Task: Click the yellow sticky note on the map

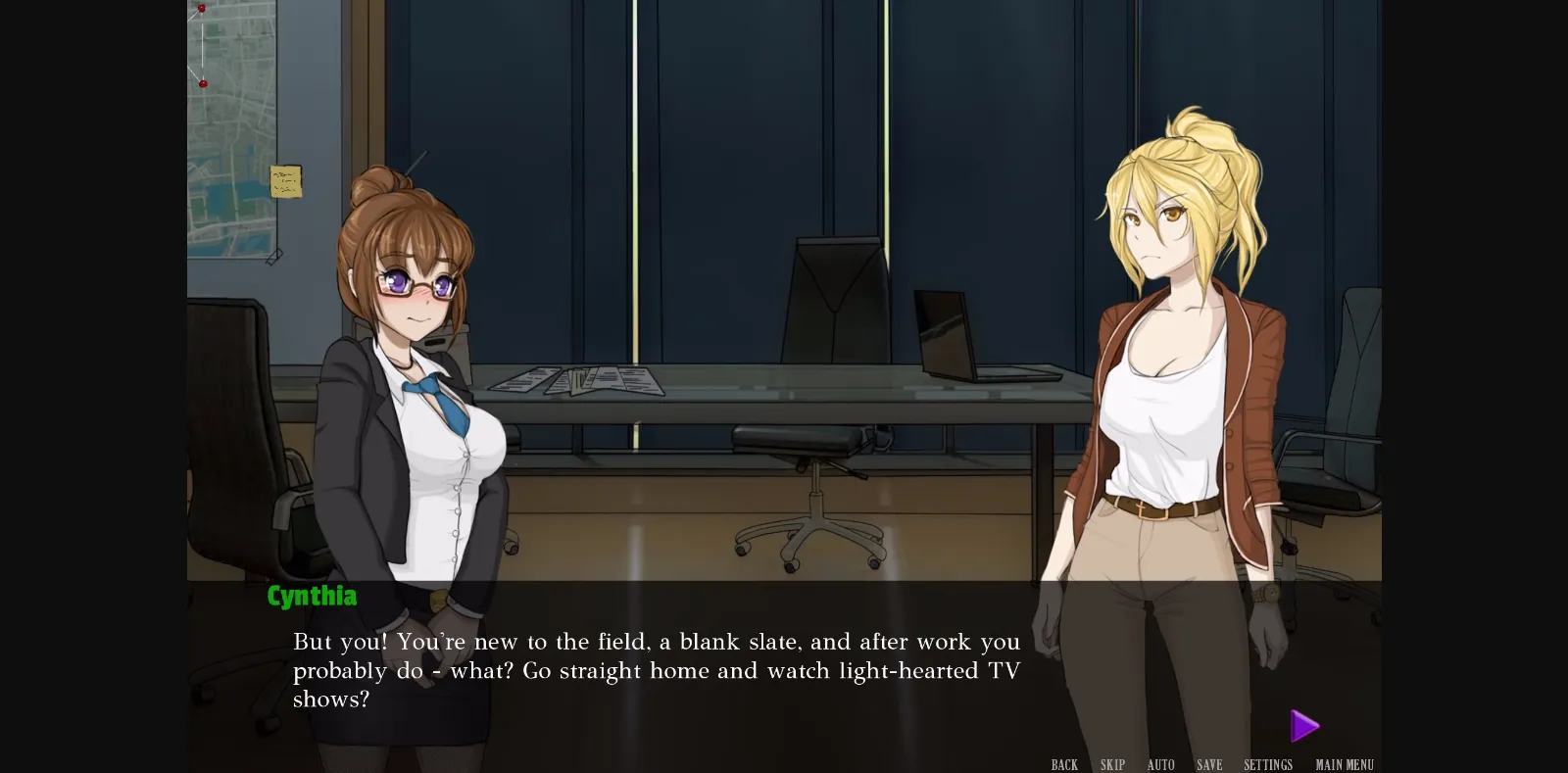Action: coord(284,180)
